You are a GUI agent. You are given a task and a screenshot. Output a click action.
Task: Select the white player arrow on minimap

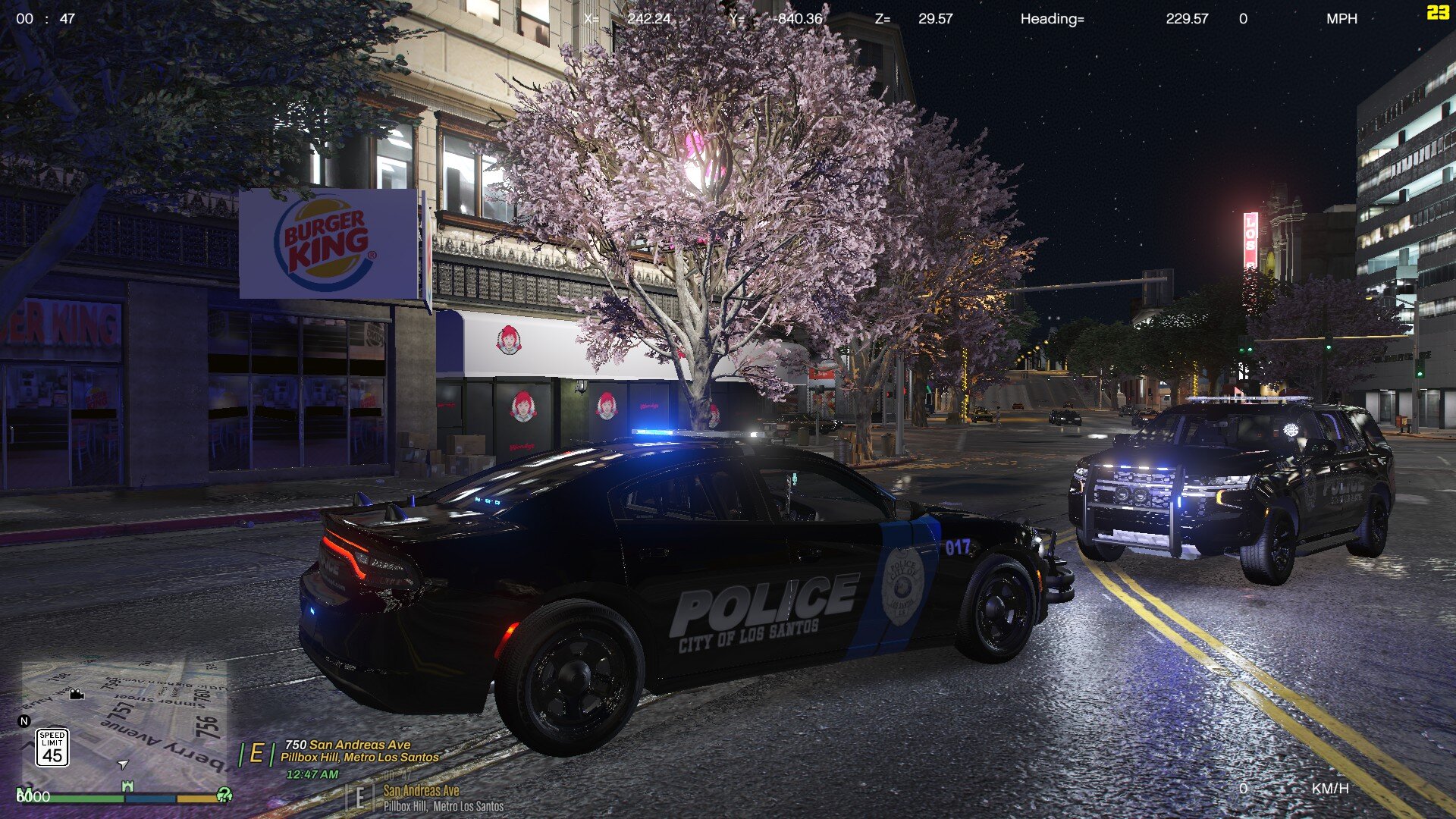(x=123, y=764)
